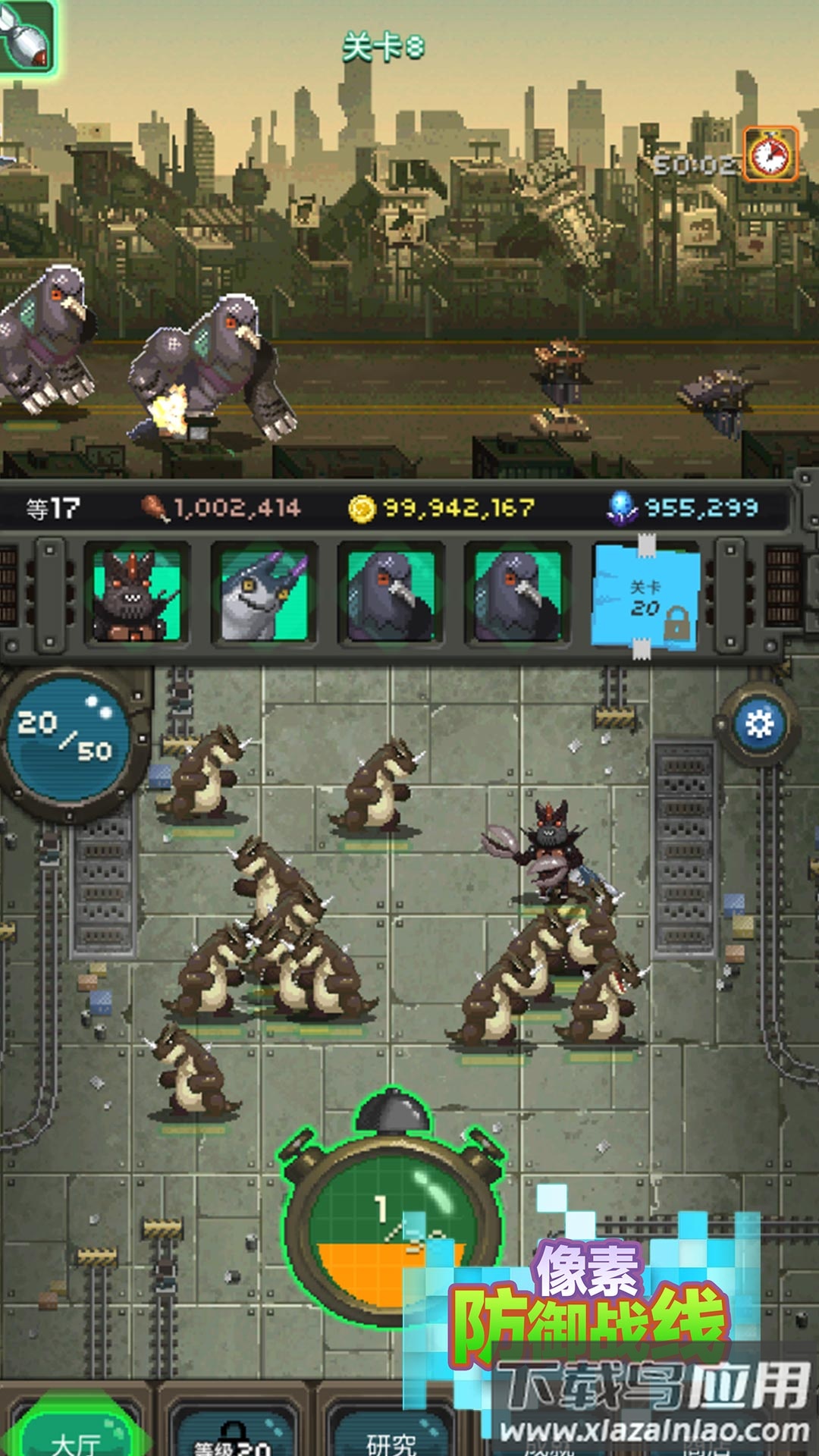This screenshot has width=819, height=1456.
Task: Tap the 20/50 unit capacity gauge
Action: 67,738
